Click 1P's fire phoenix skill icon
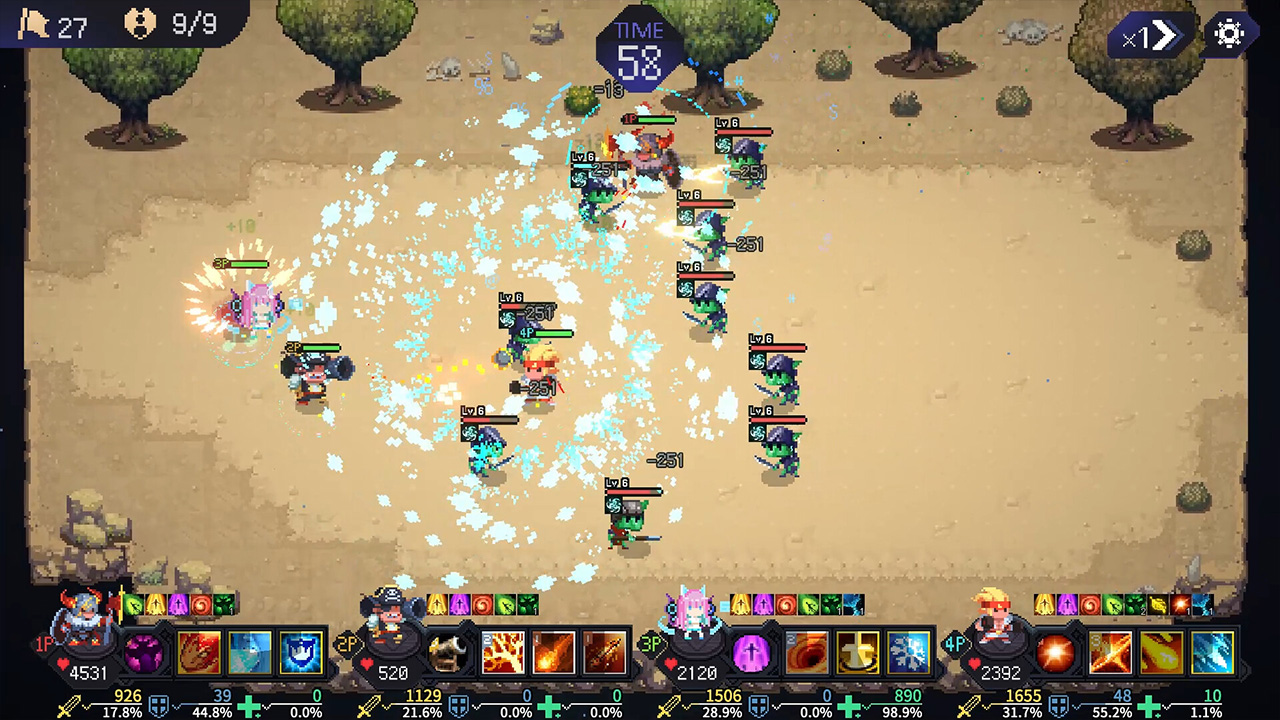Image resolution: width=1280 pixels, height=720 pixels. click(198, 652)
